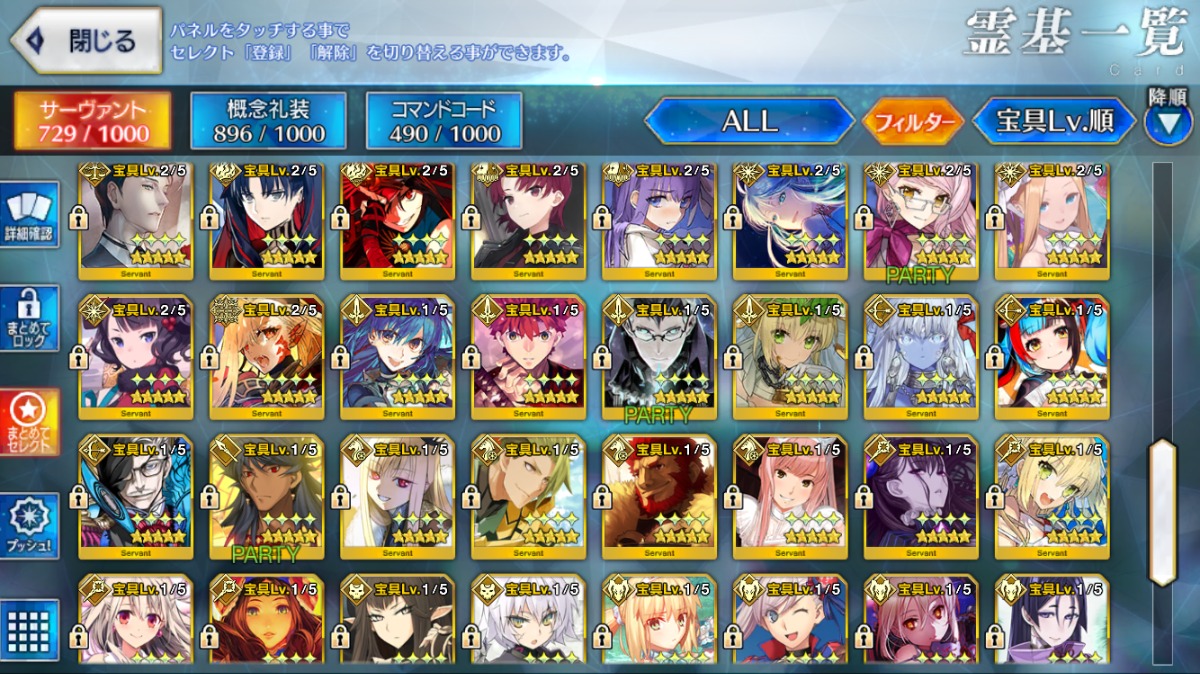This screenshot has width=1200, height=674.
Task: Change sorting via 宝具Lv.順 button
Action: pos(1055,121)
